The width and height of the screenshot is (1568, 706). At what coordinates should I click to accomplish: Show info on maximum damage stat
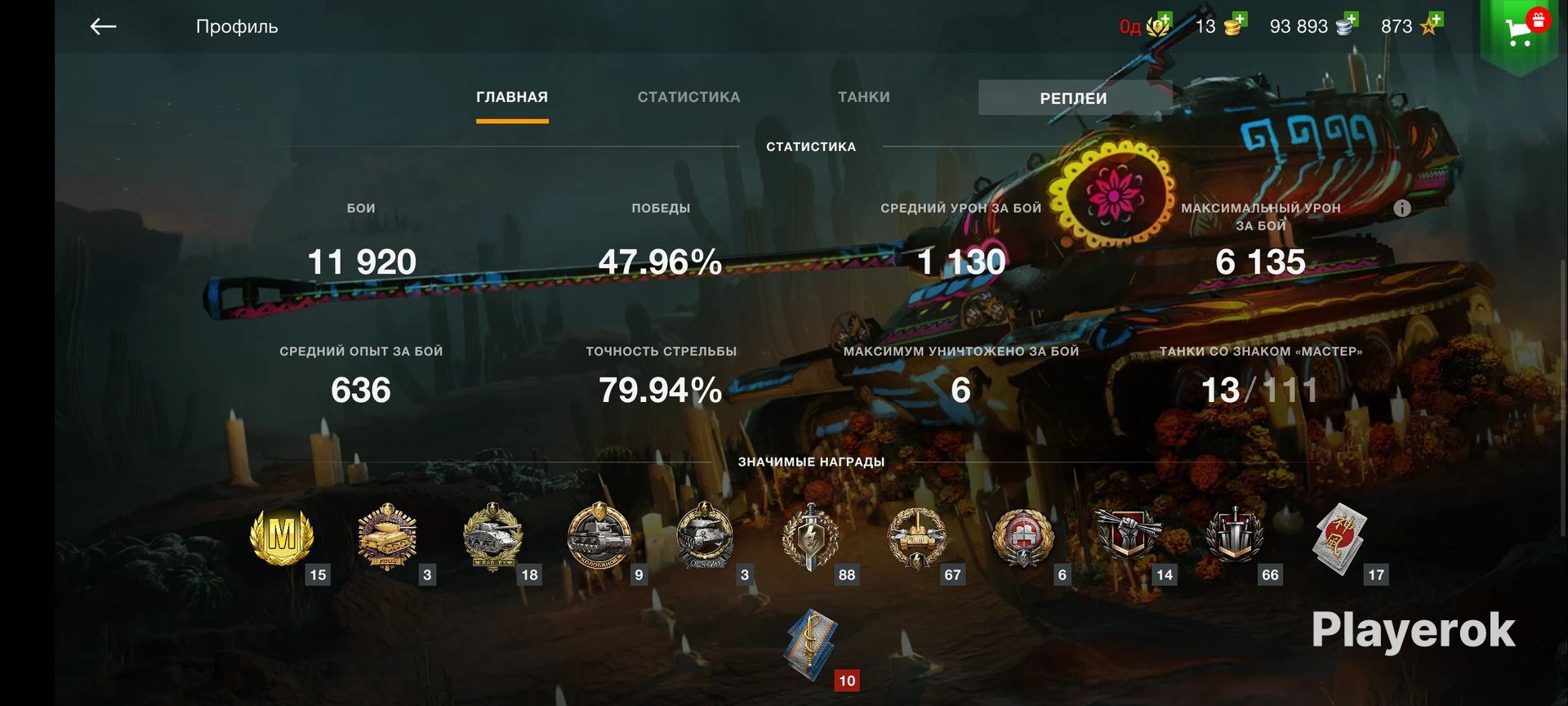click(1401, 208)
